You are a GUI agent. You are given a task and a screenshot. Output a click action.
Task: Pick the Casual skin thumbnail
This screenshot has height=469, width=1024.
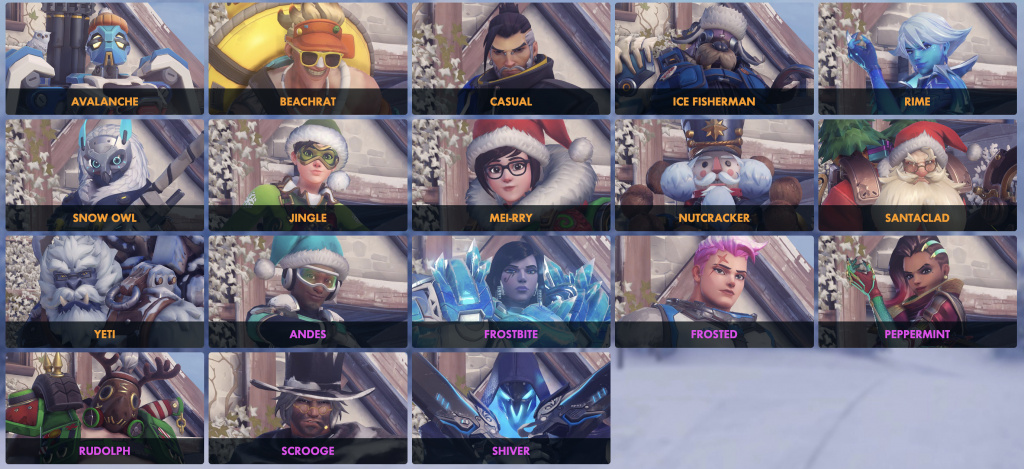pos(510,58)
